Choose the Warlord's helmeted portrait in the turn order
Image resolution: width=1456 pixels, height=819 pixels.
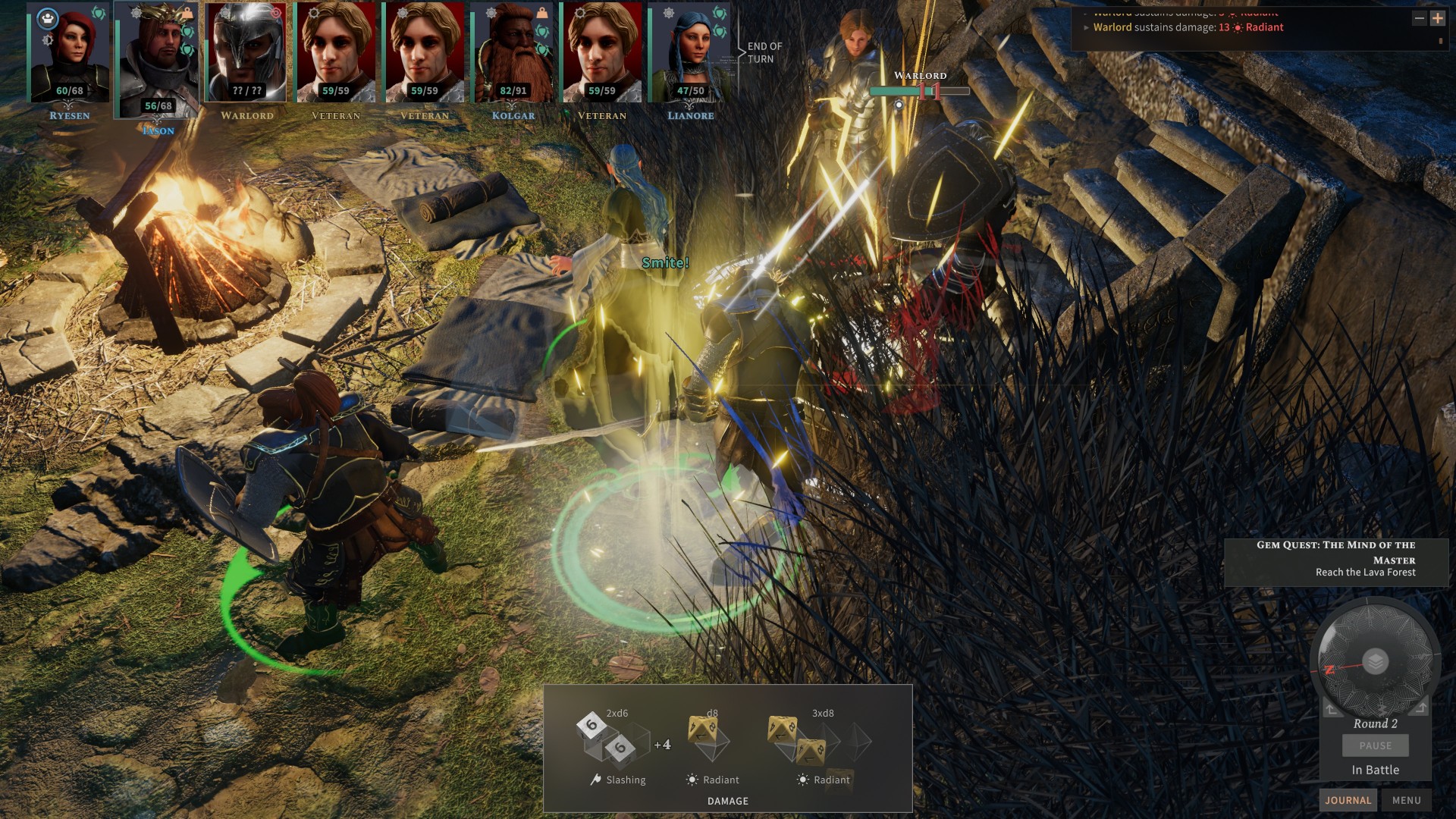click(x=246, y=53)
